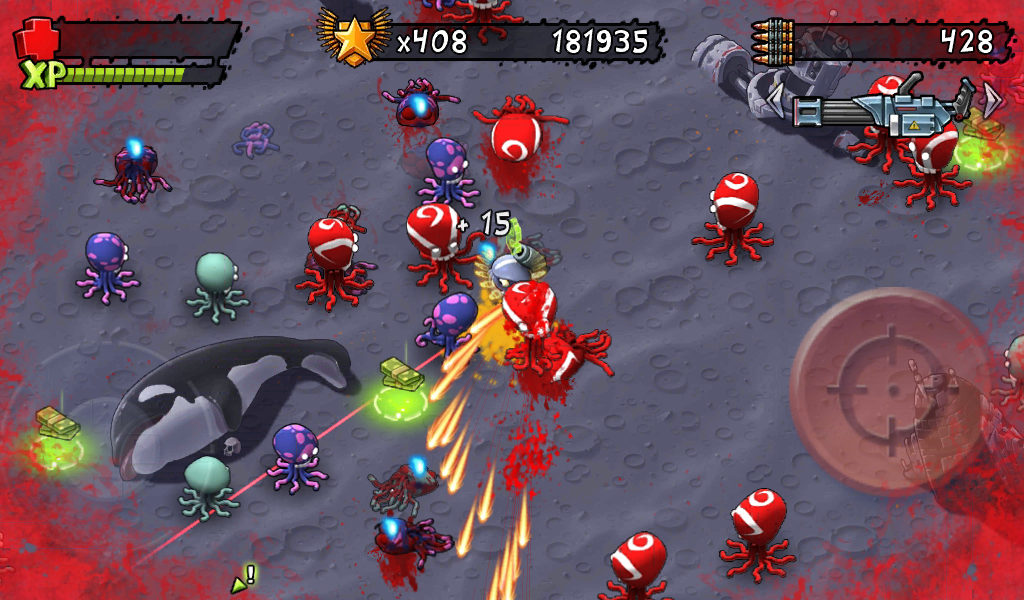Switch to the next weapon with right arrow
1024x600 pixels.
click(992, 98)
